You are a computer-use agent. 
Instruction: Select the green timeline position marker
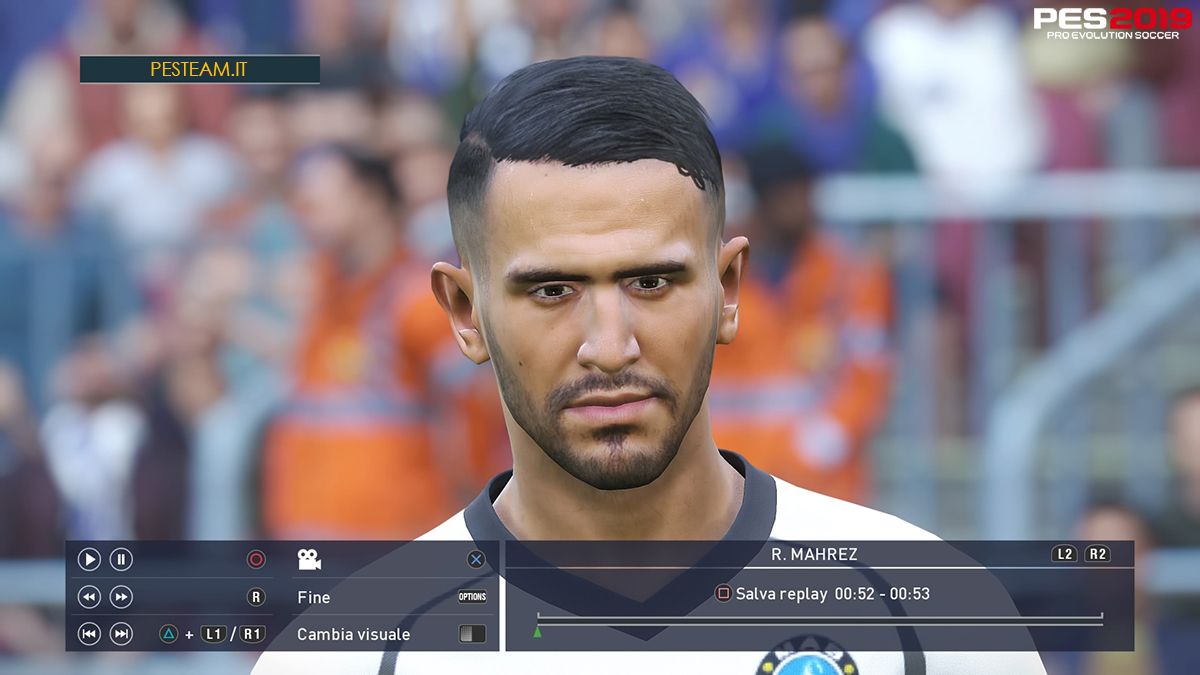(537, 632)
